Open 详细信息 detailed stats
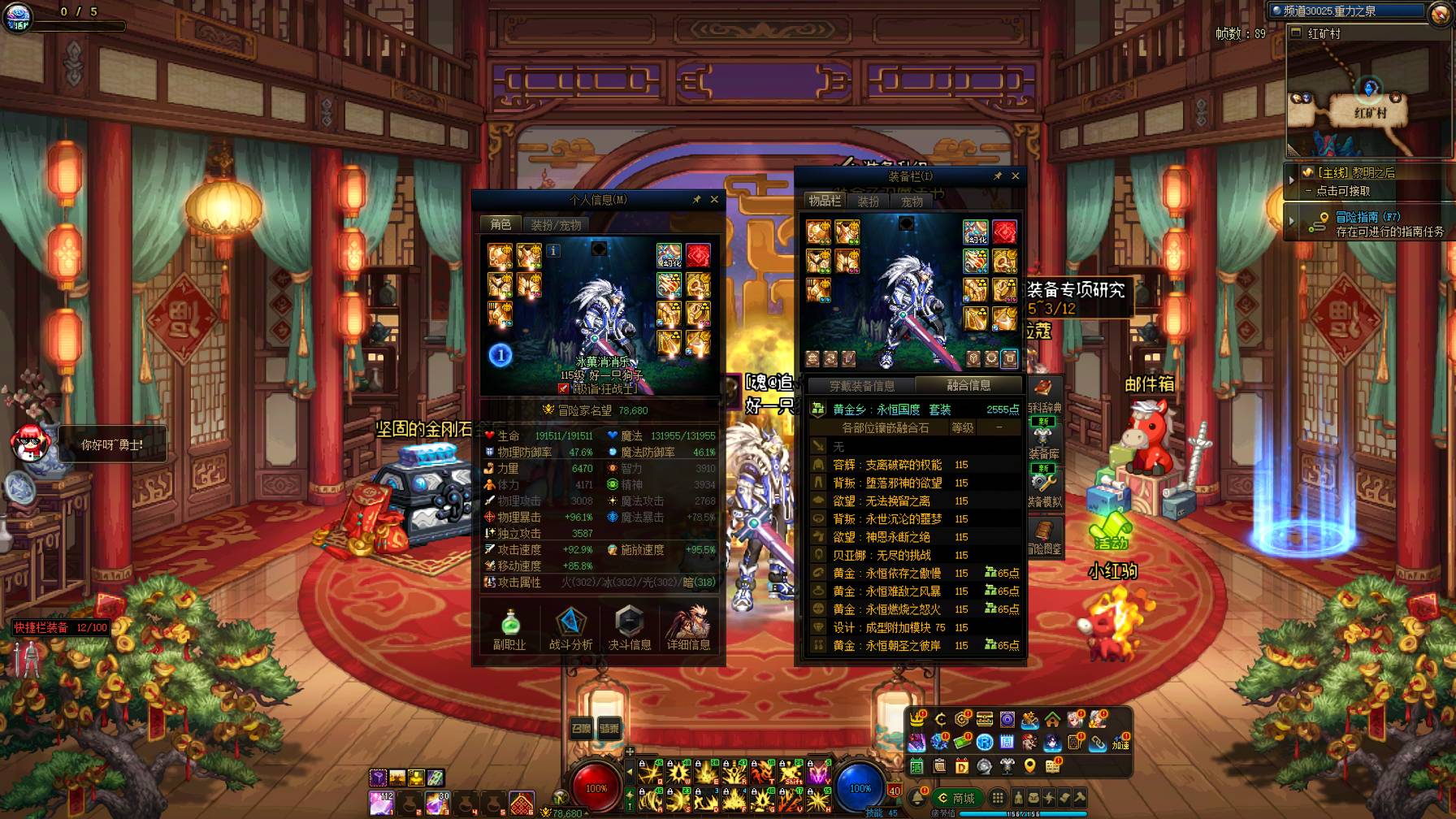Image resolution: width=1456 pixels, height=819 pixels. coord(689,629)
